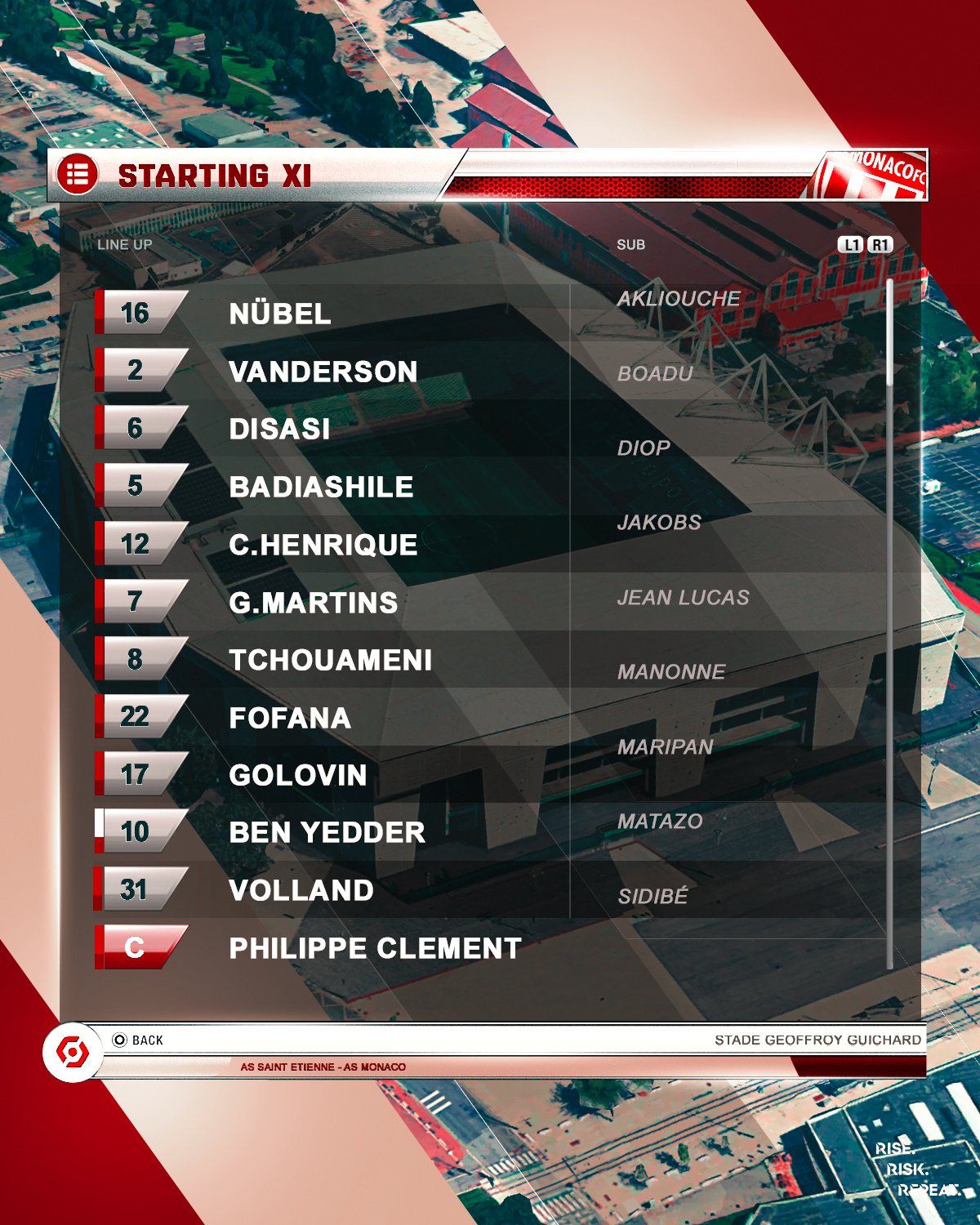The width and height of the screenshot is (980, 1225).
Task: Choose the highlighted Ben Yedder row
Action: (x=327, y=832)
